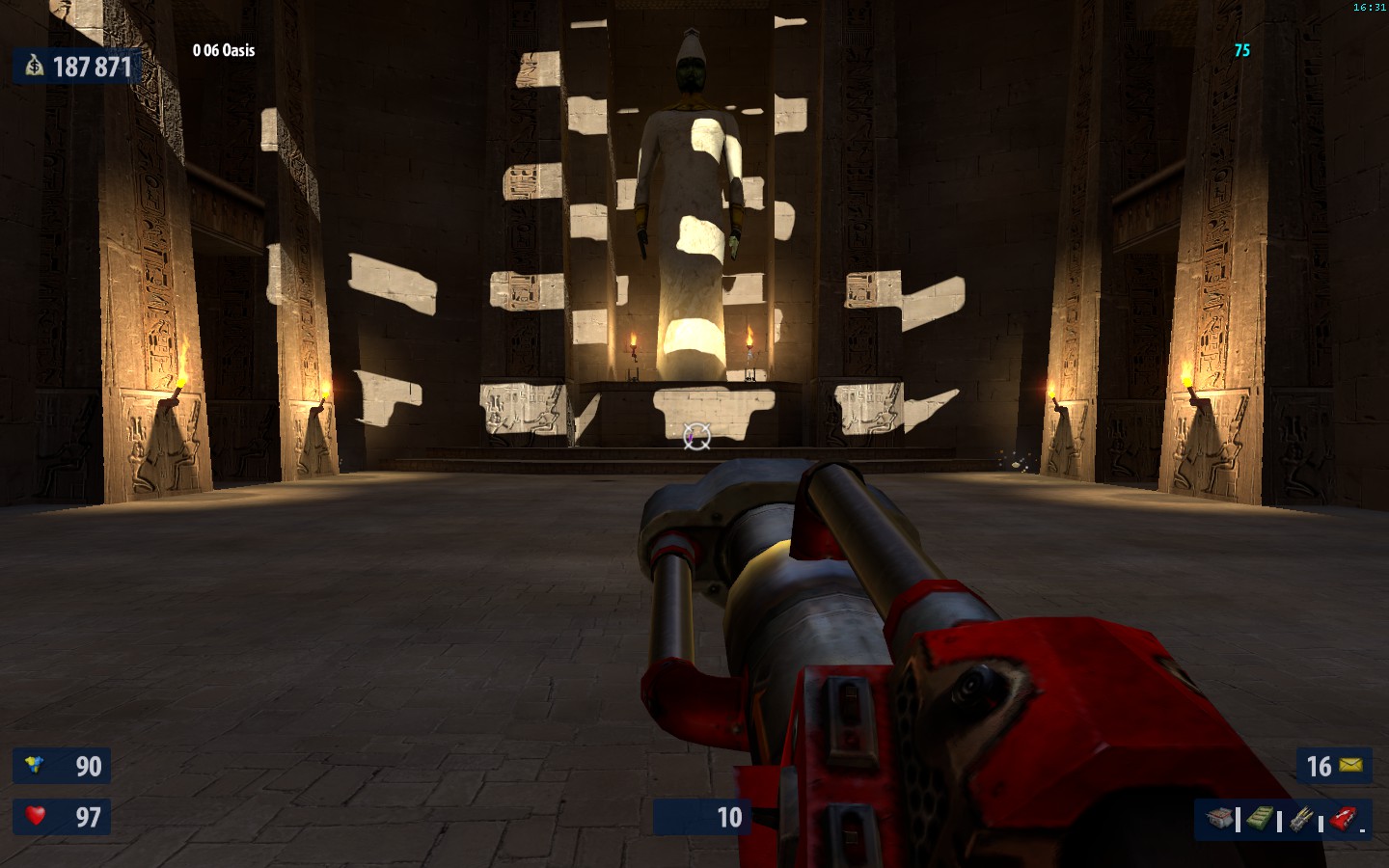Open the yellow envelope messages icon

point(1351,766)
